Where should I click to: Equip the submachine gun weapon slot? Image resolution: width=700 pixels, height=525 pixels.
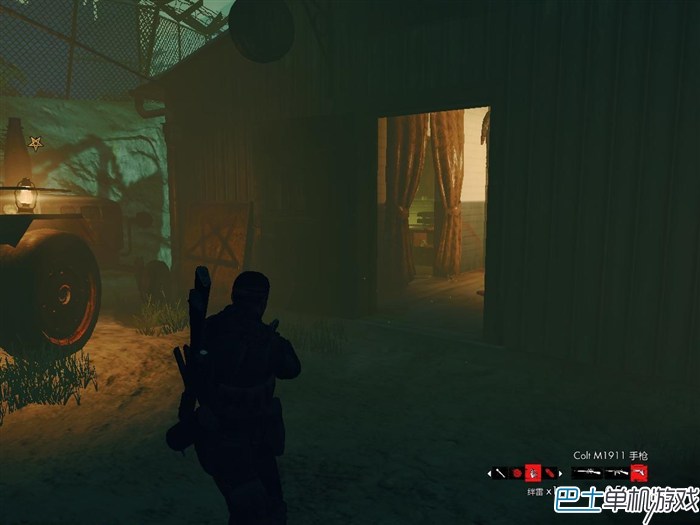(x=615, y=472)
